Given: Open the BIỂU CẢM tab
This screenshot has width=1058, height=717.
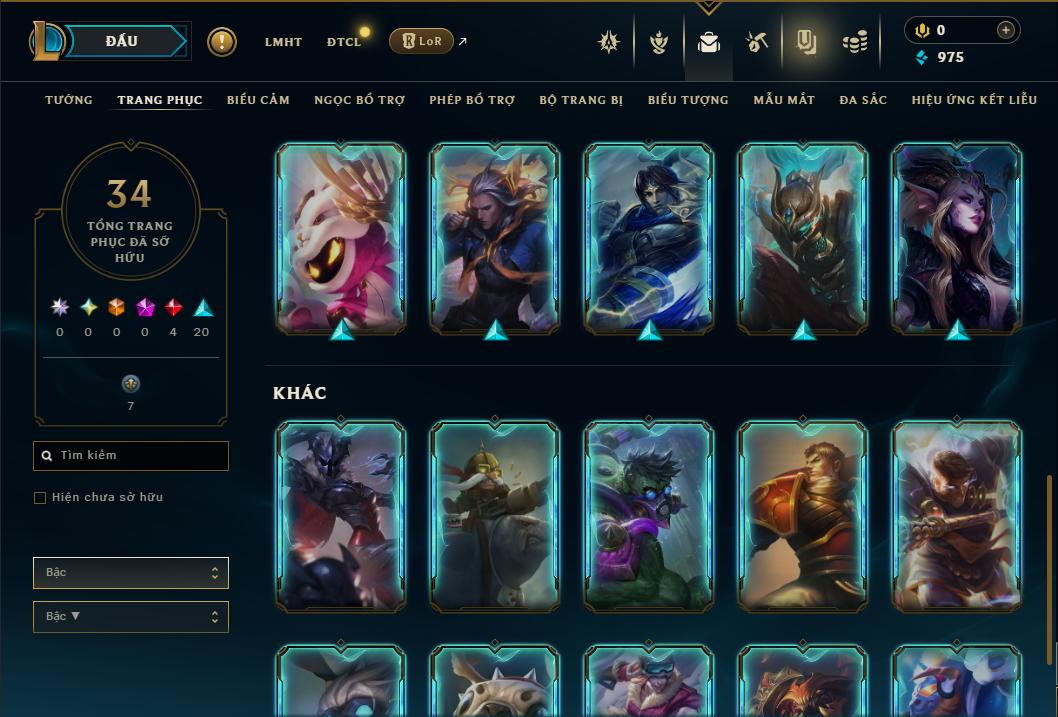Looking at the screenshot, I should click(x=258, y=100).
